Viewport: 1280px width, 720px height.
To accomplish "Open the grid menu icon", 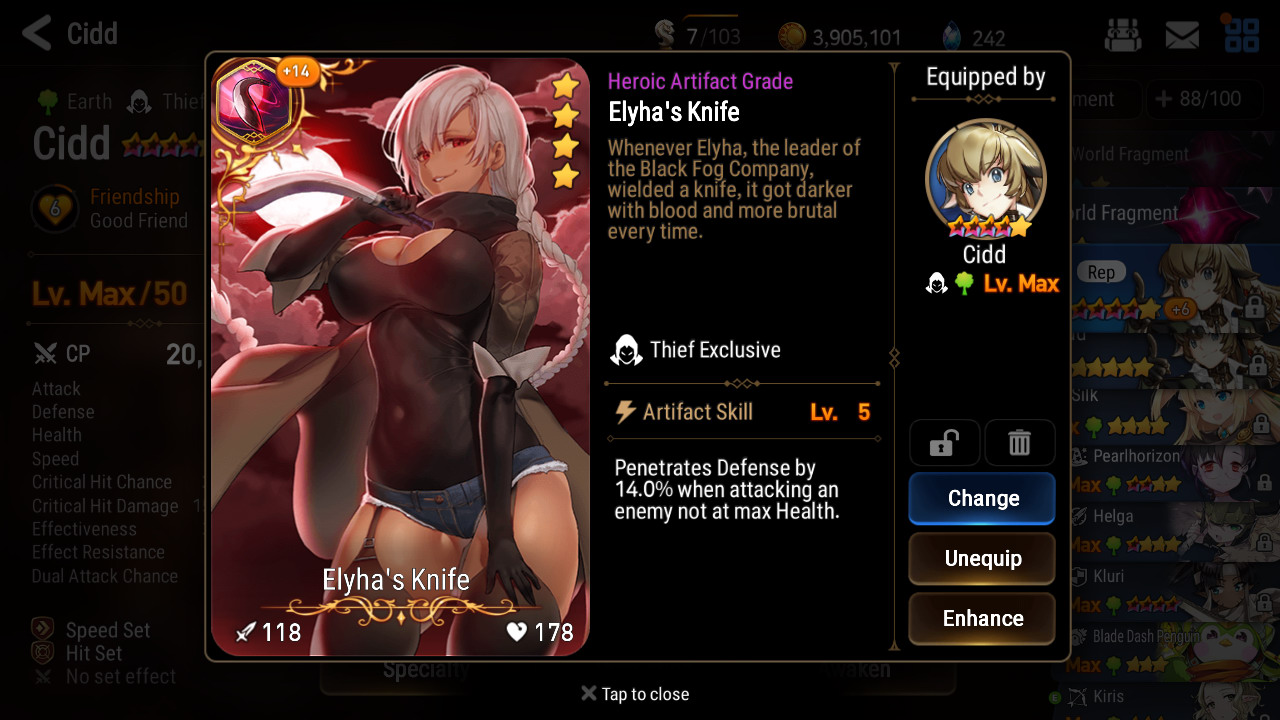I will pyautogui.click(x=1242, y=34).
